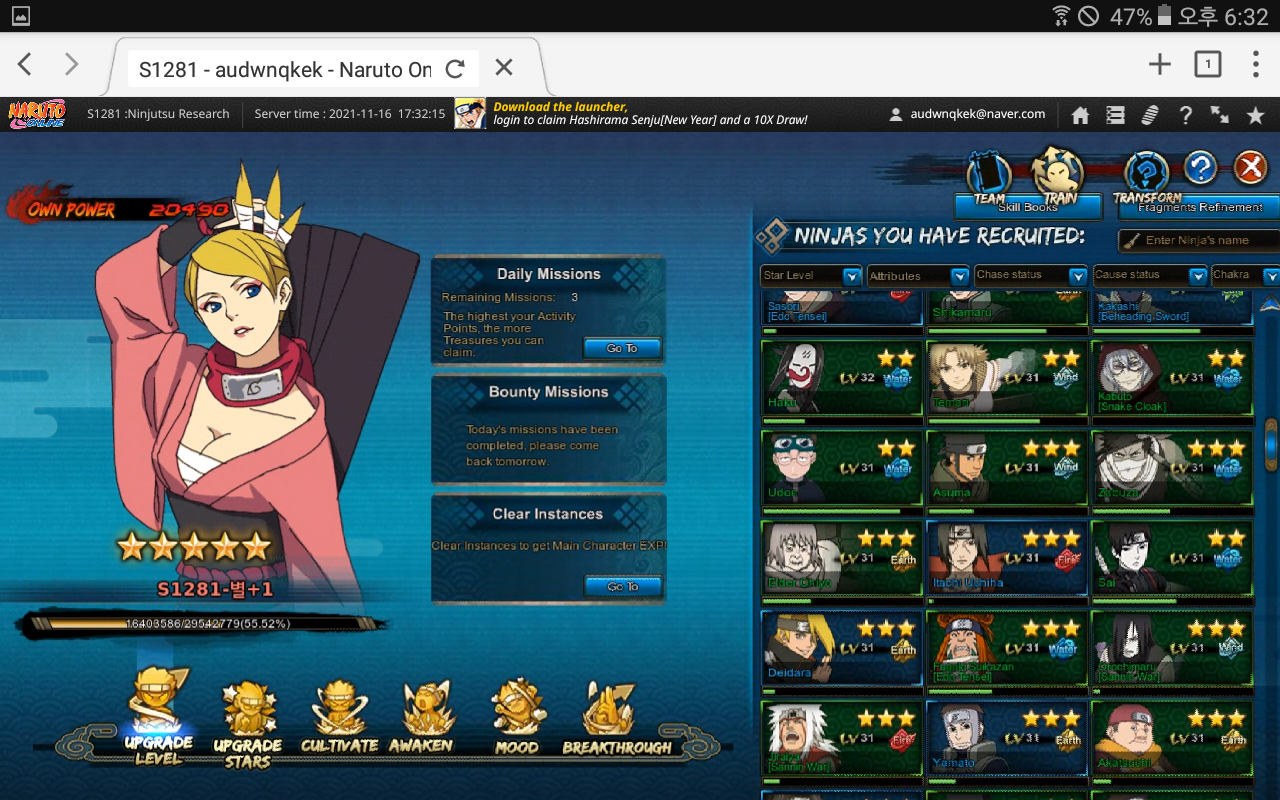
Task: Select the Deidara ninja card
Action: click(841, 648)
